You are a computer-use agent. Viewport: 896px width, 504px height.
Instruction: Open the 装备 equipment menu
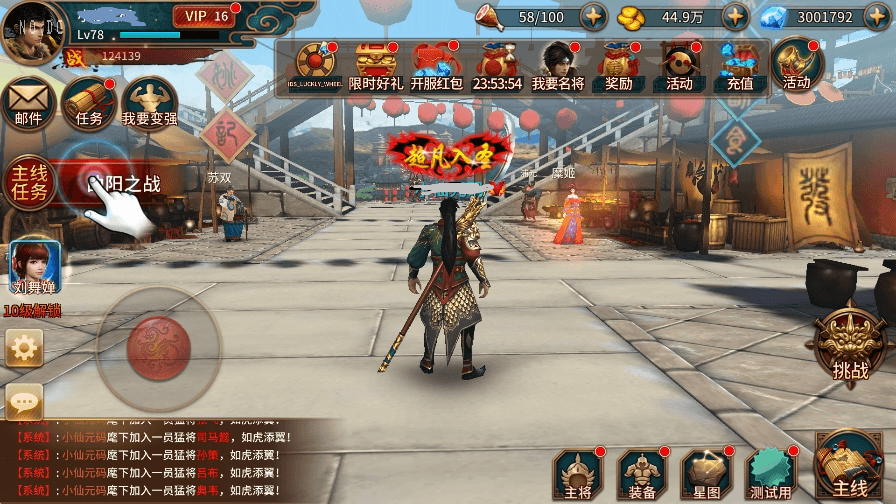[x=642, y=474]
